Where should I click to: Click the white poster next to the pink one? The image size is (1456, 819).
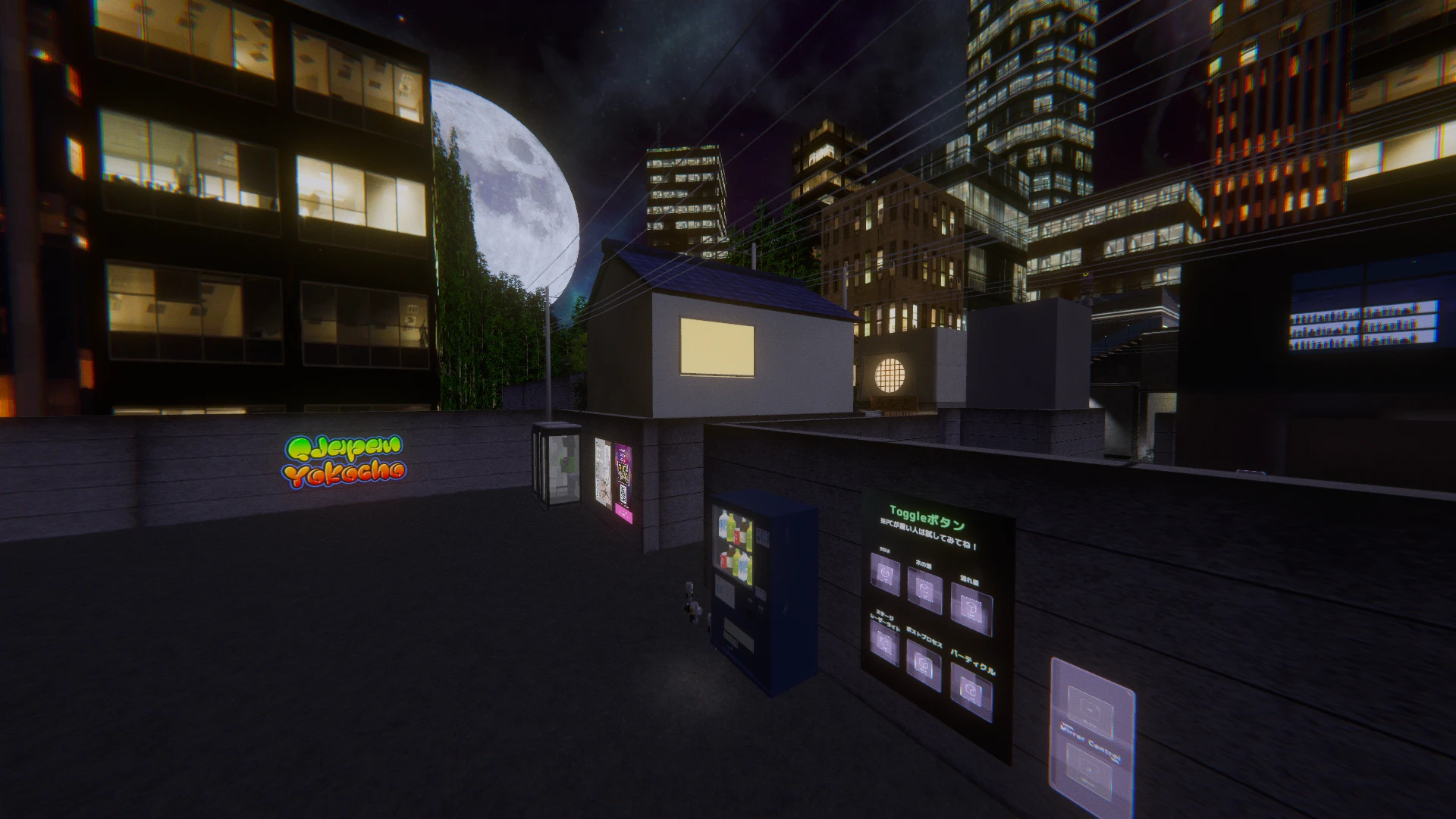(603, 472)
